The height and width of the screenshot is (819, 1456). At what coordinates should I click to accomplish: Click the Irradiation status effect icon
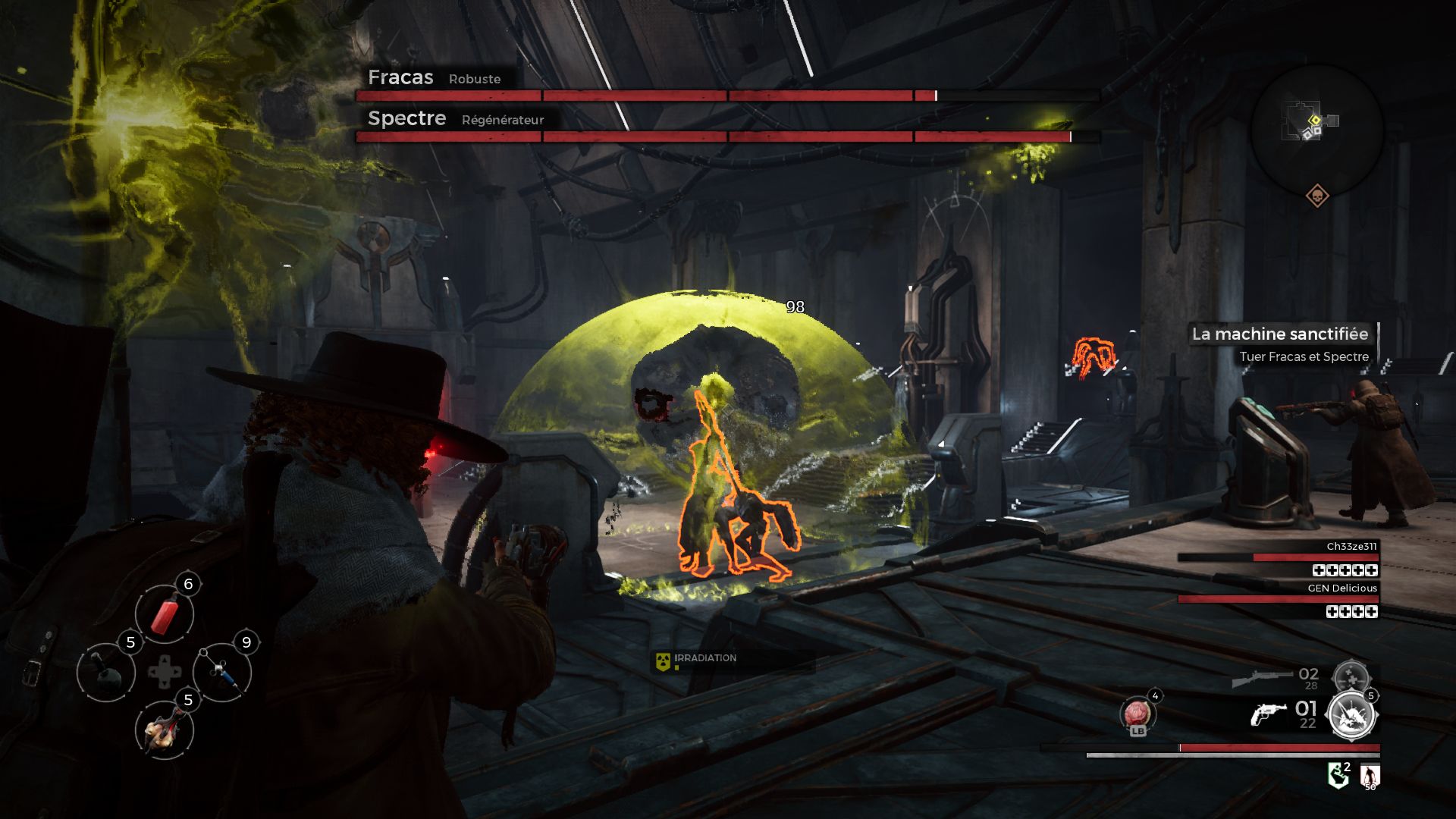coord(663,661)
